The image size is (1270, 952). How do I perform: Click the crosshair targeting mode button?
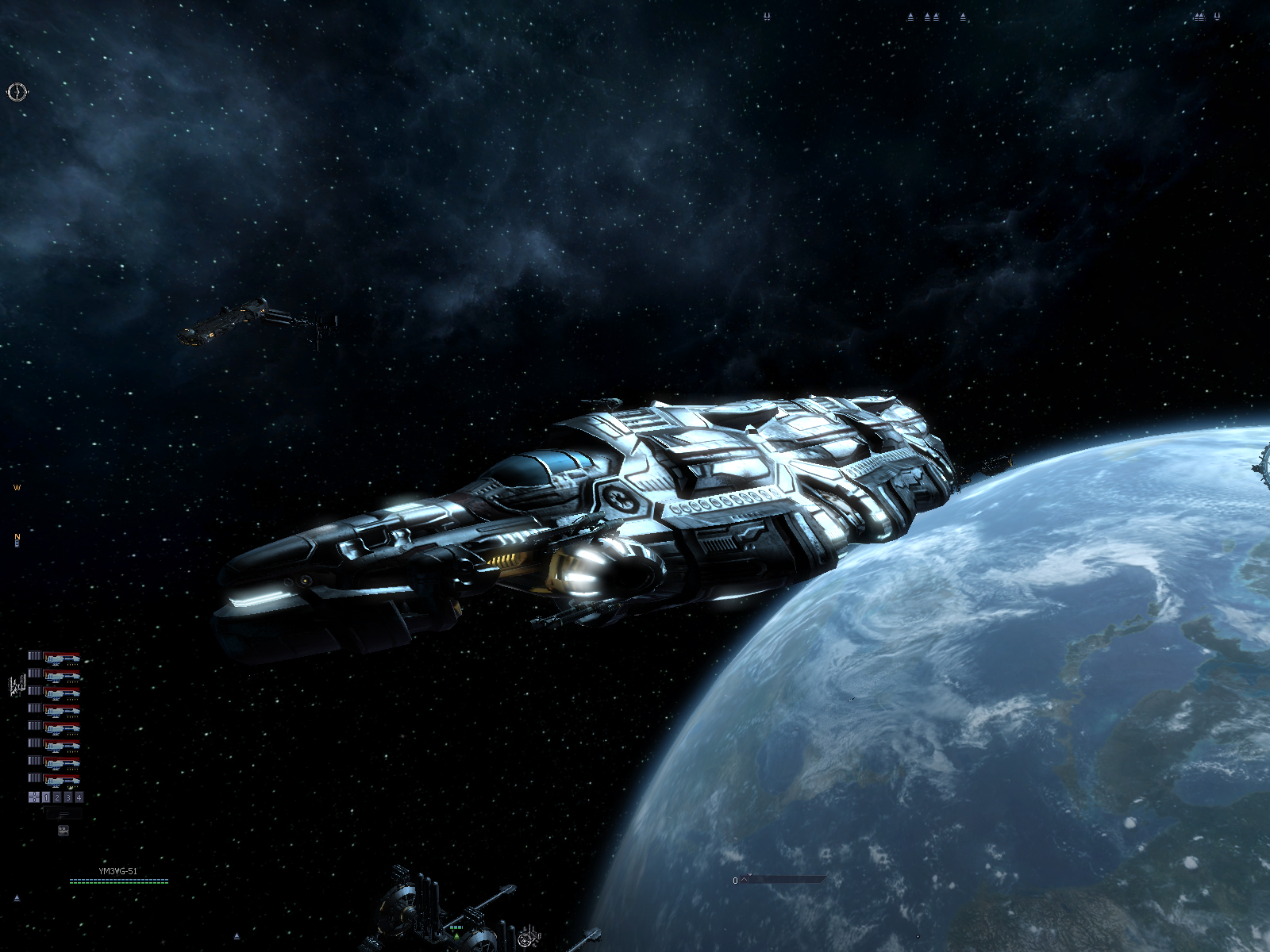click(34, 797)
